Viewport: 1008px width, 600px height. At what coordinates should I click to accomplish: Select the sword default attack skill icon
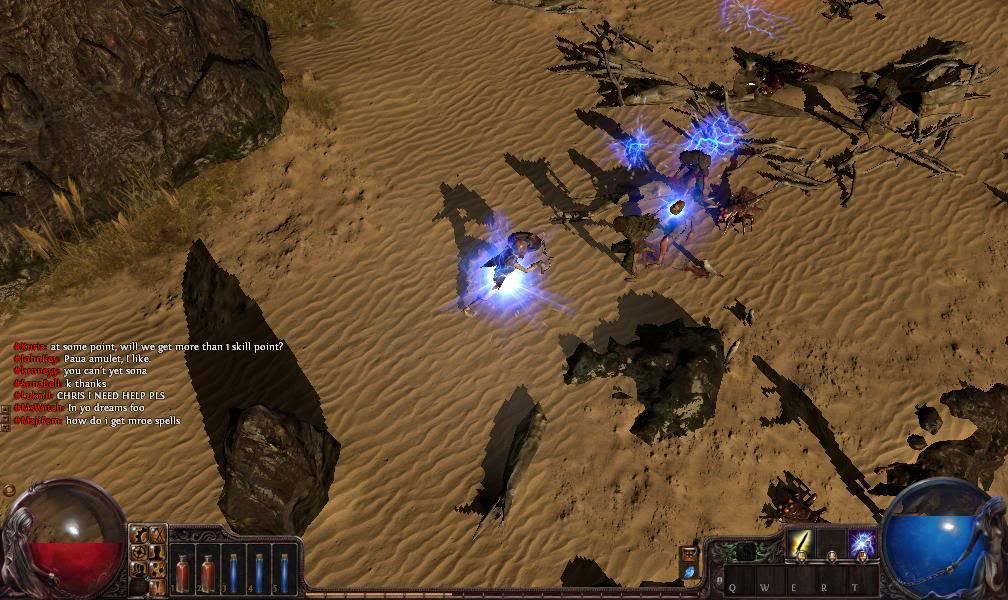(800, 544)
